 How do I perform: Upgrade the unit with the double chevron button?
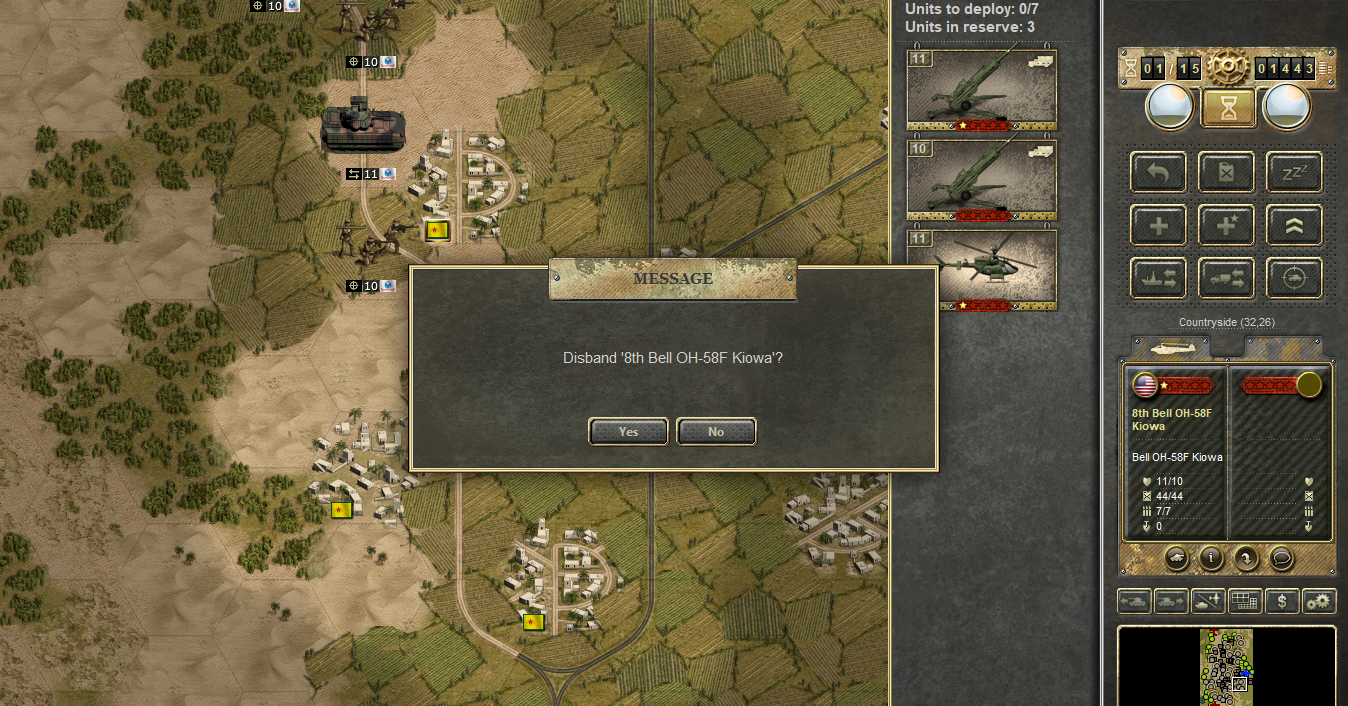point(1294,225)
